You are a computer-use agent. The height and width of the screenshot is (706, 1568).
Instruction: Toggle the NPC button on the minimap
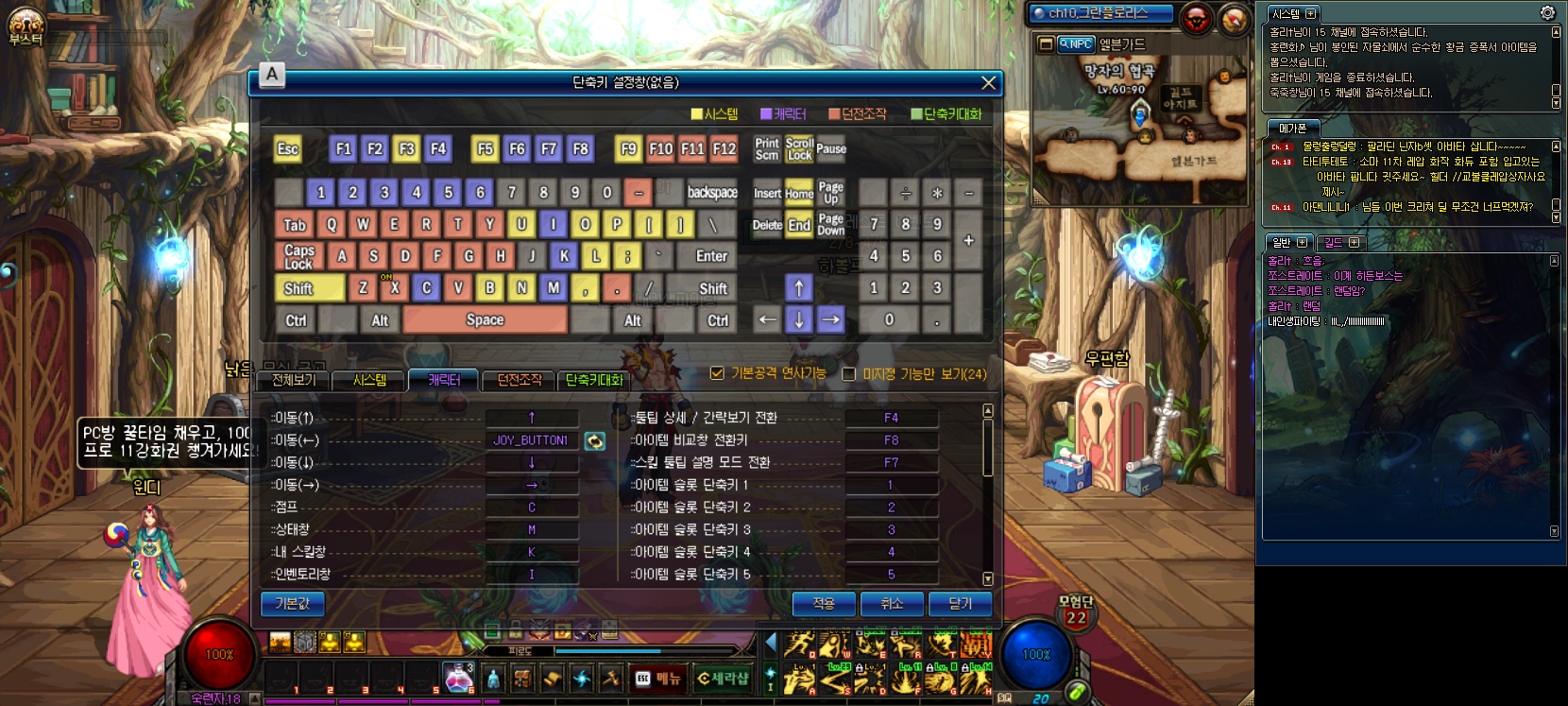[x=1075, y=43]
